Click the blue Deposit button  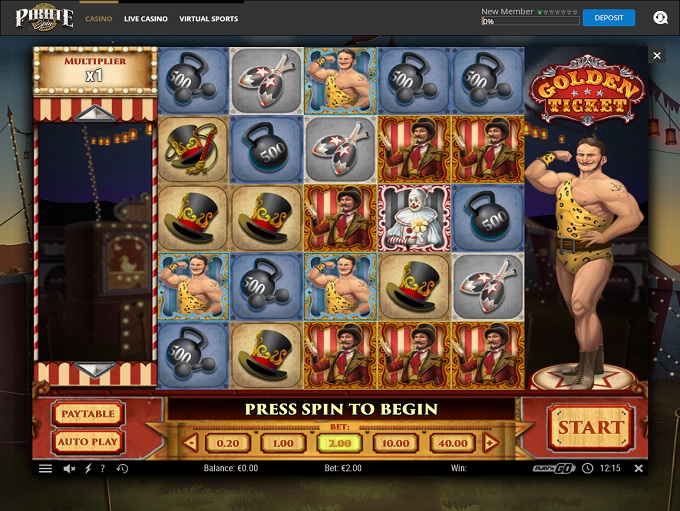click(608, 17)
